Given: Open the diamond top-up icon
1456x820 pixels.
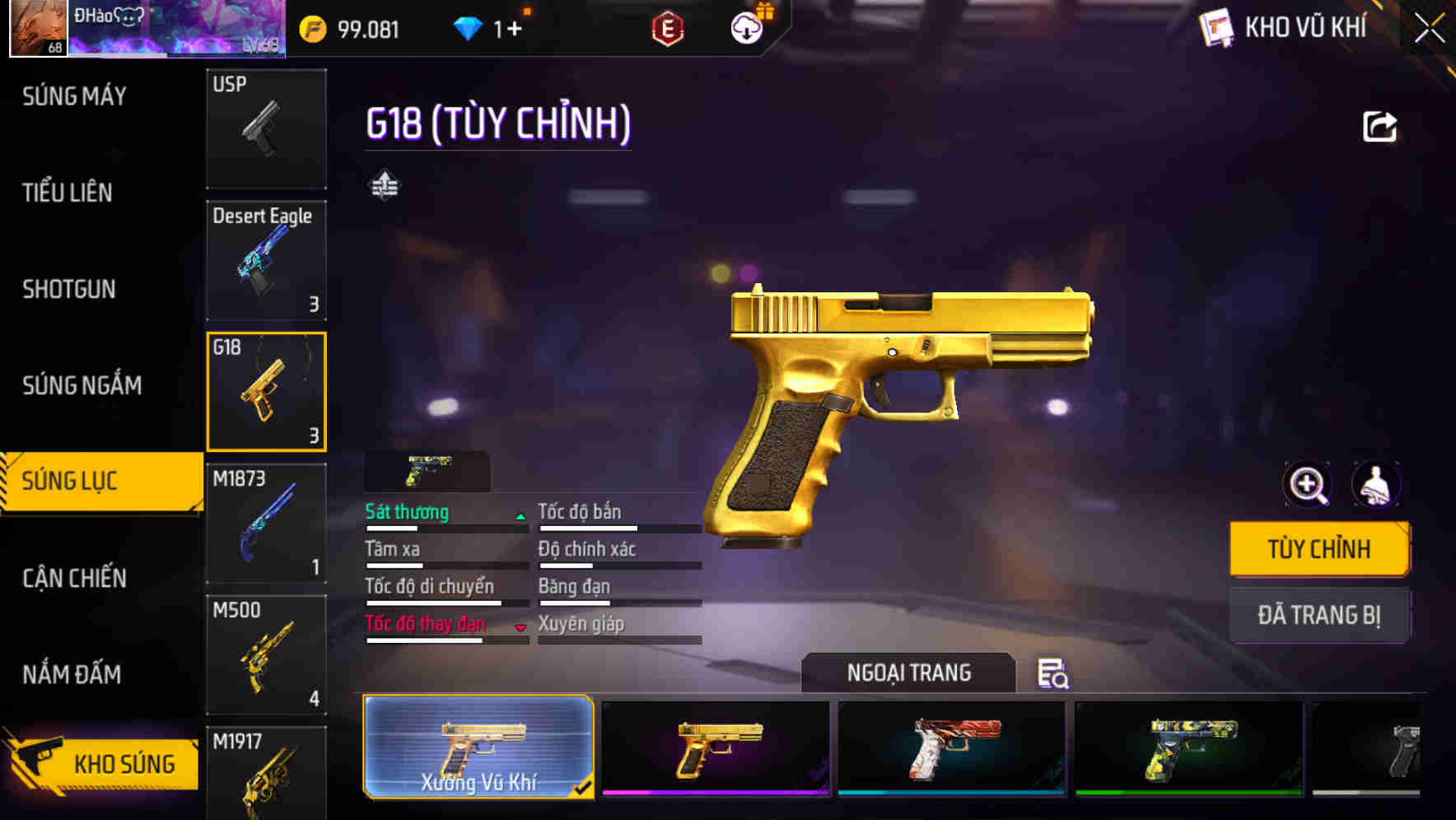Looking at the screenshot, I should (469, 27).
